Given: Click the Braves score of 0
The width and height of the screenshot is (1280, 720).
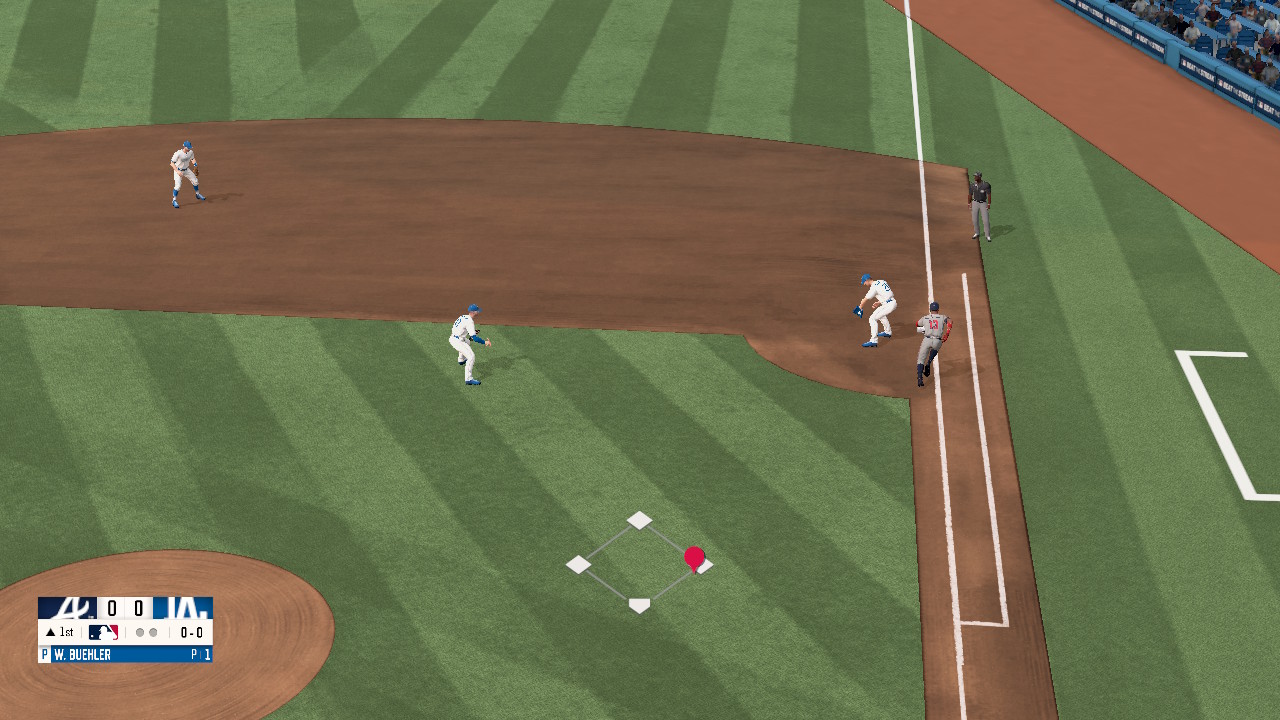Looking at the screenshot, I should (x=110, y=608).
